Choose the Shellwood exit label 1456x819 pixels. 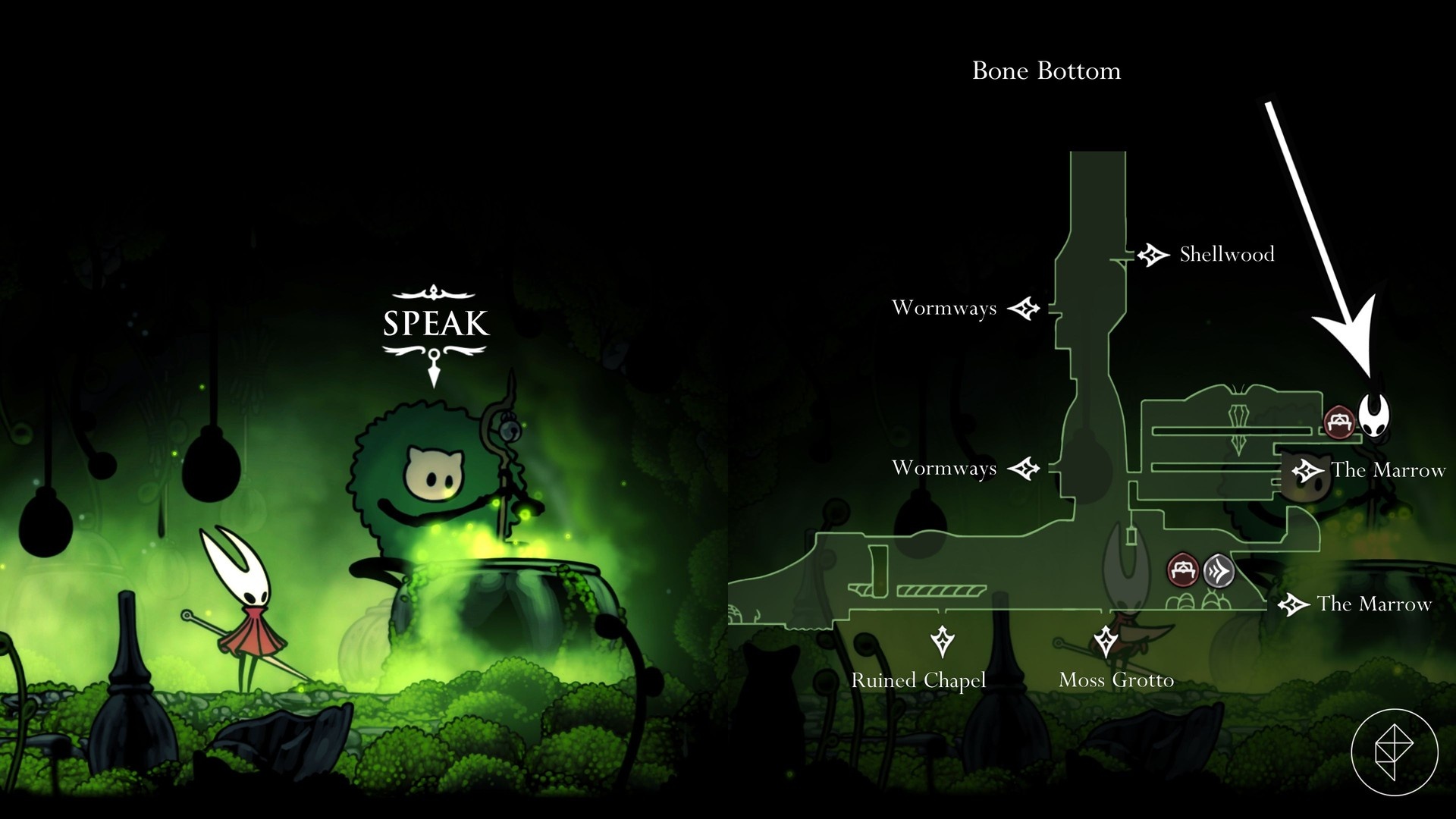click(1226, 255)
